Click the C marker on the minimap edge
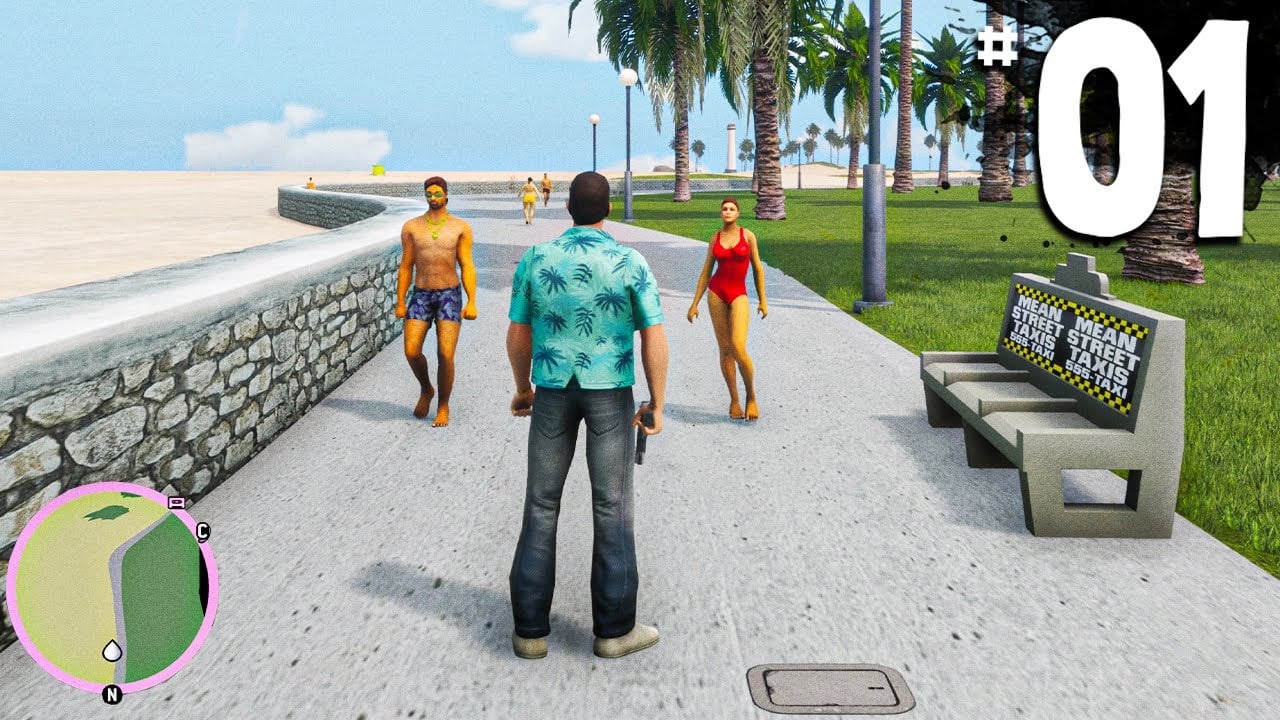 coord(202,530)
